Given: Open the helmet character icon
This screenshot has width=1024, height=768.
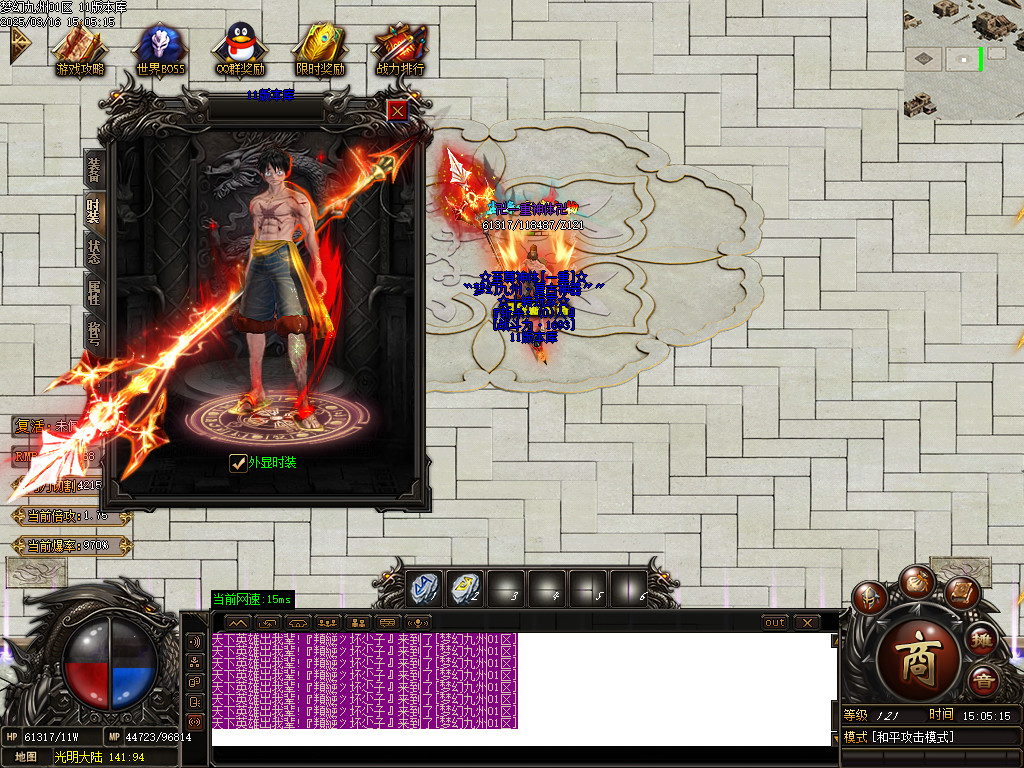Looking at the screenshot, I should pyautogui.click(x=870, y=598).
